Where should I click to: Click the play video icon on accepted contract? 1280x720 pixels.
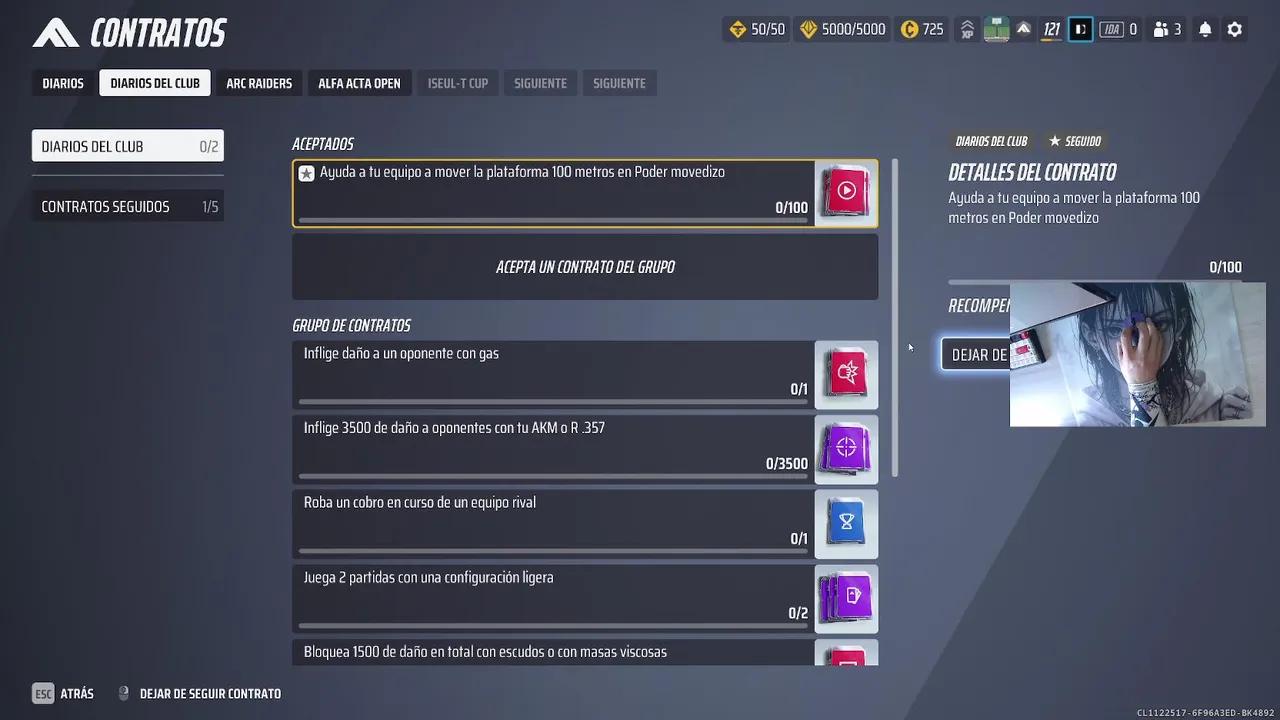(x=845, y=190)
